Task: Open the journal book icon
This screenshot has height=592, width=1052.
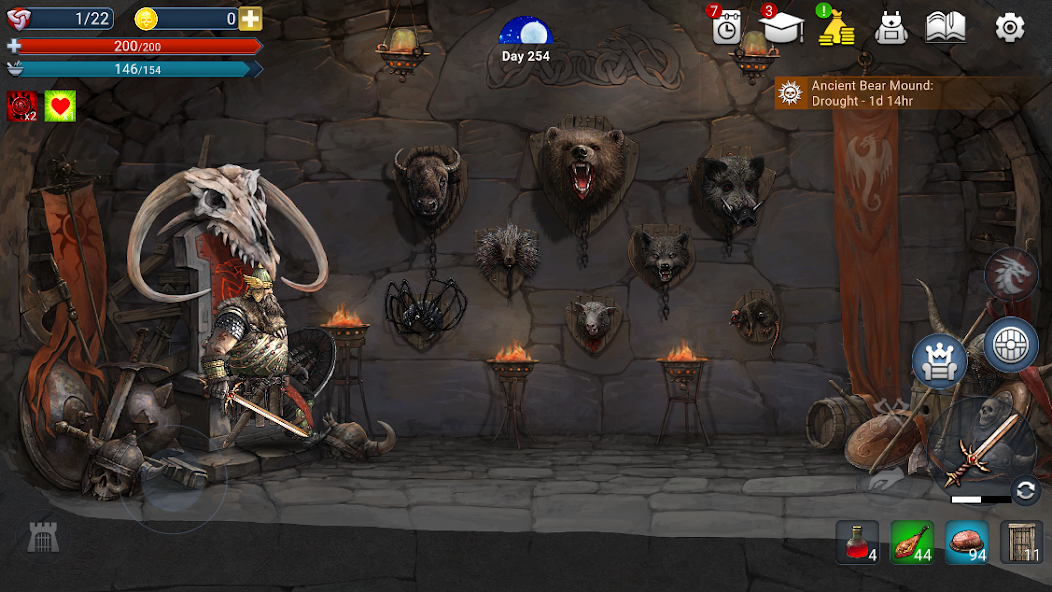Action: point(945,27)
